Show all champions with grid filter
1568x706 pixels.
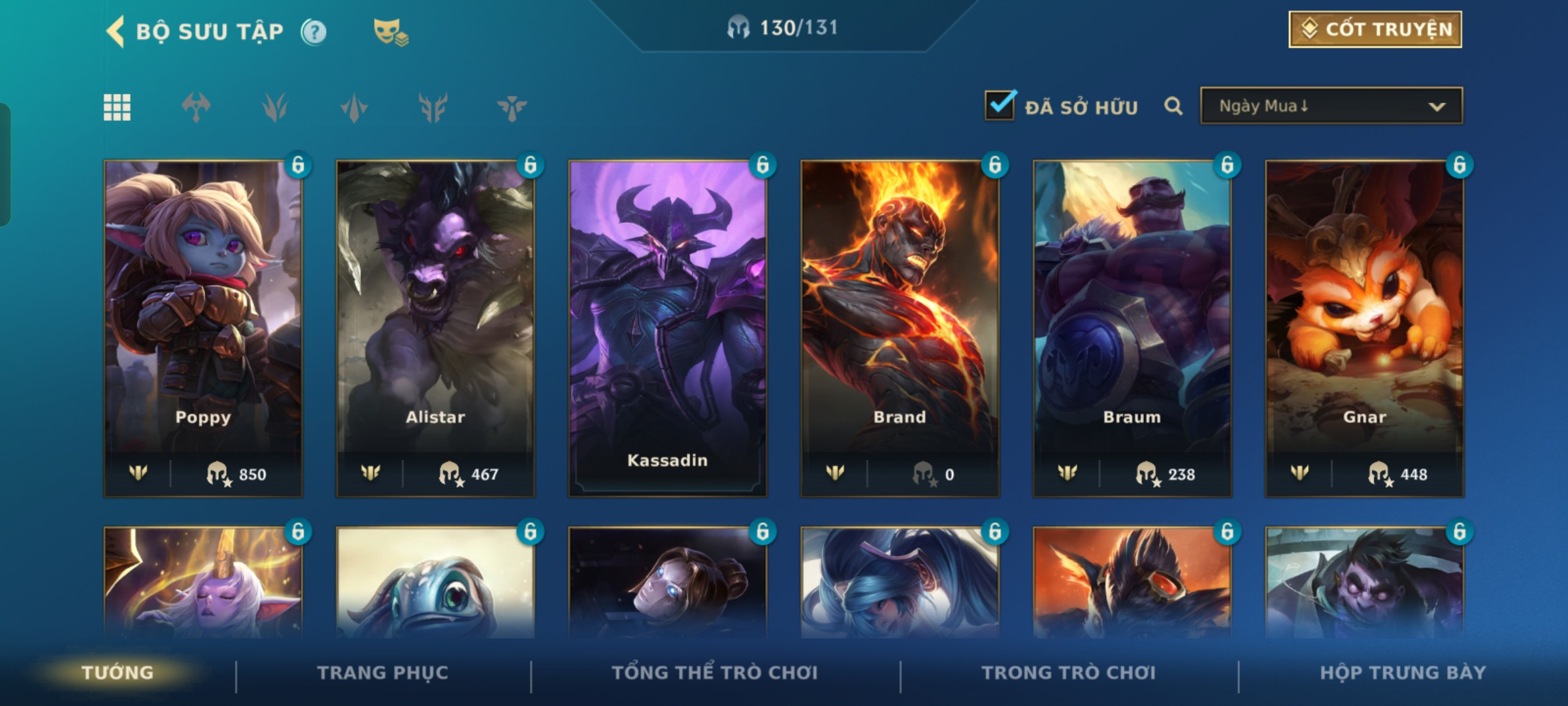pyautogui.click(x=117, y=107)
